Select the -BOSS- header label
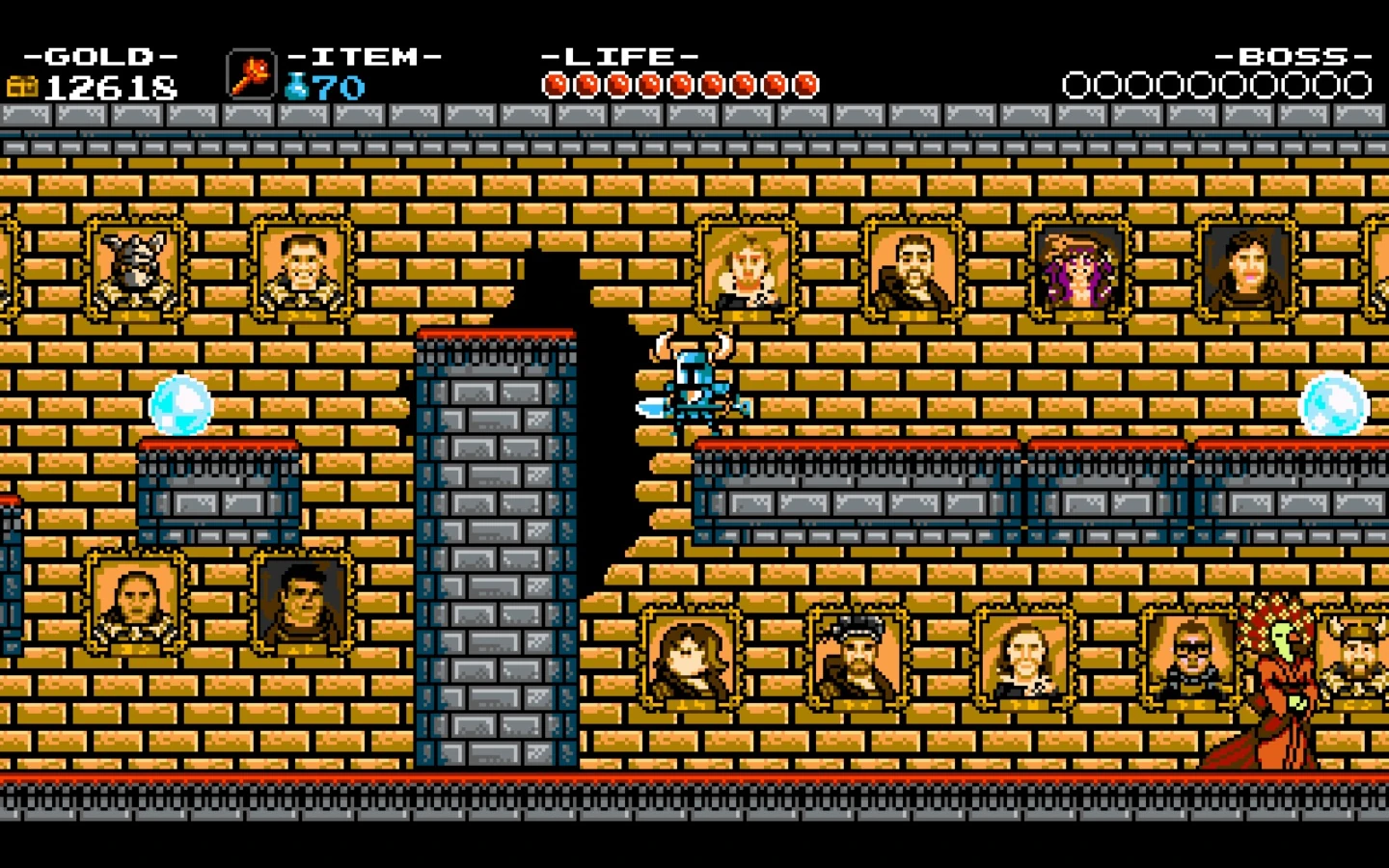 (x=1293, y=55)
